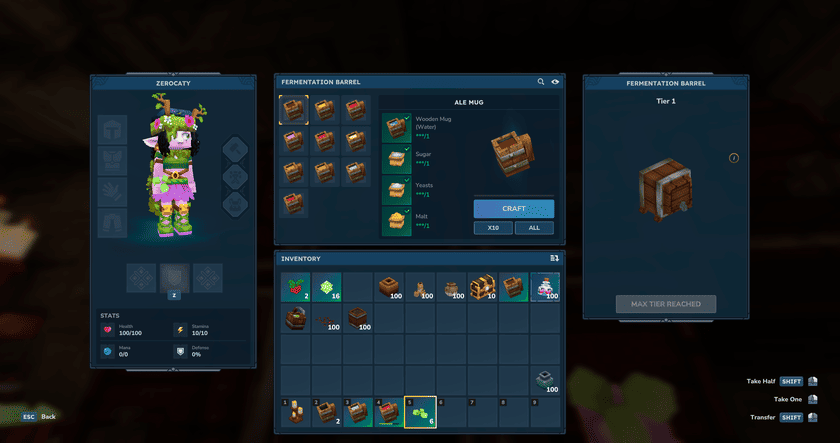Image resolution: width=840 pixels, height=443 pixels.
Task: Select the green cubes in hotbar slot 5
Action: [x=420, y=412]
